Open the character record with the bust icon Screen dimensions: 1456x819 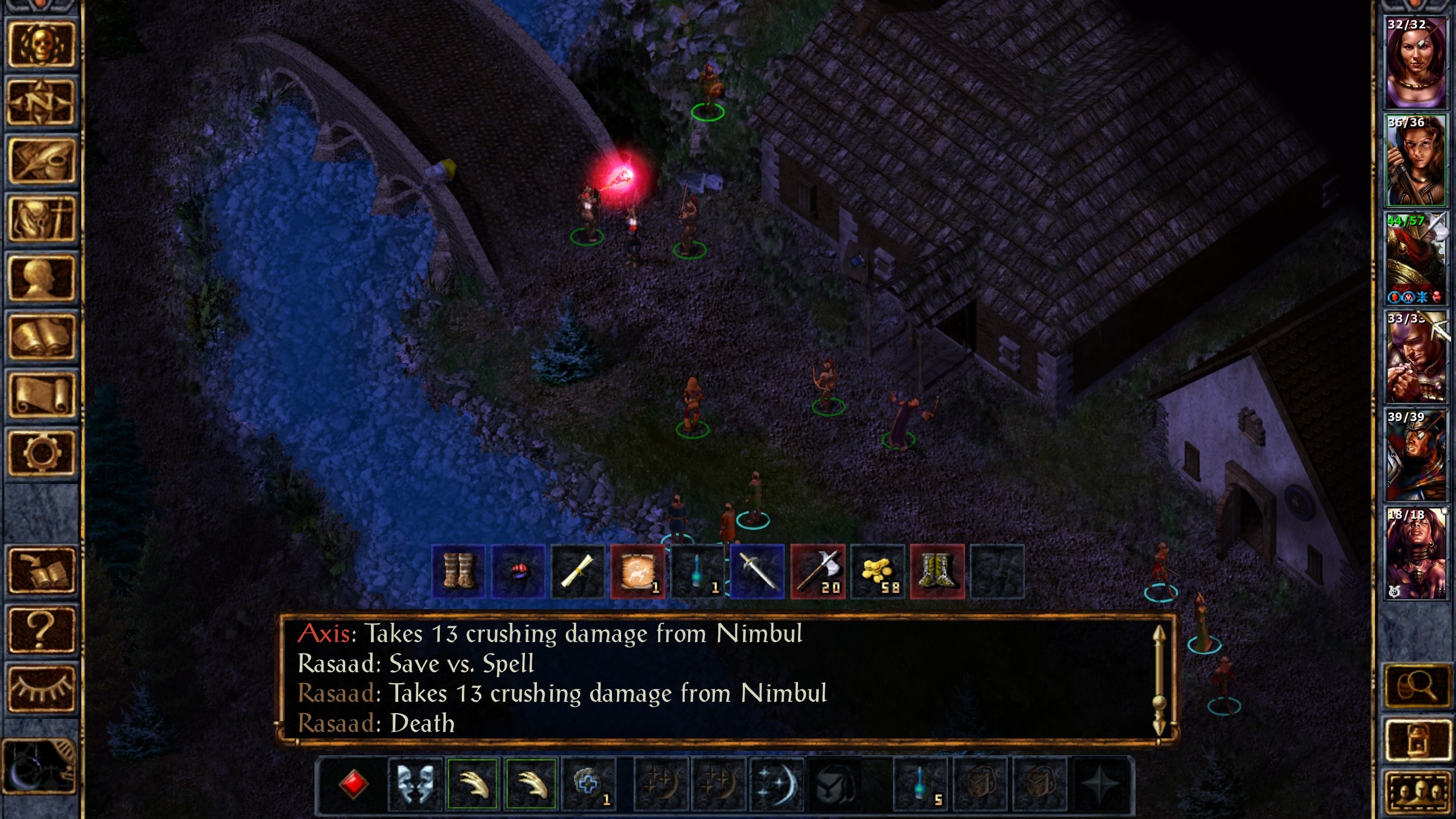40,278
